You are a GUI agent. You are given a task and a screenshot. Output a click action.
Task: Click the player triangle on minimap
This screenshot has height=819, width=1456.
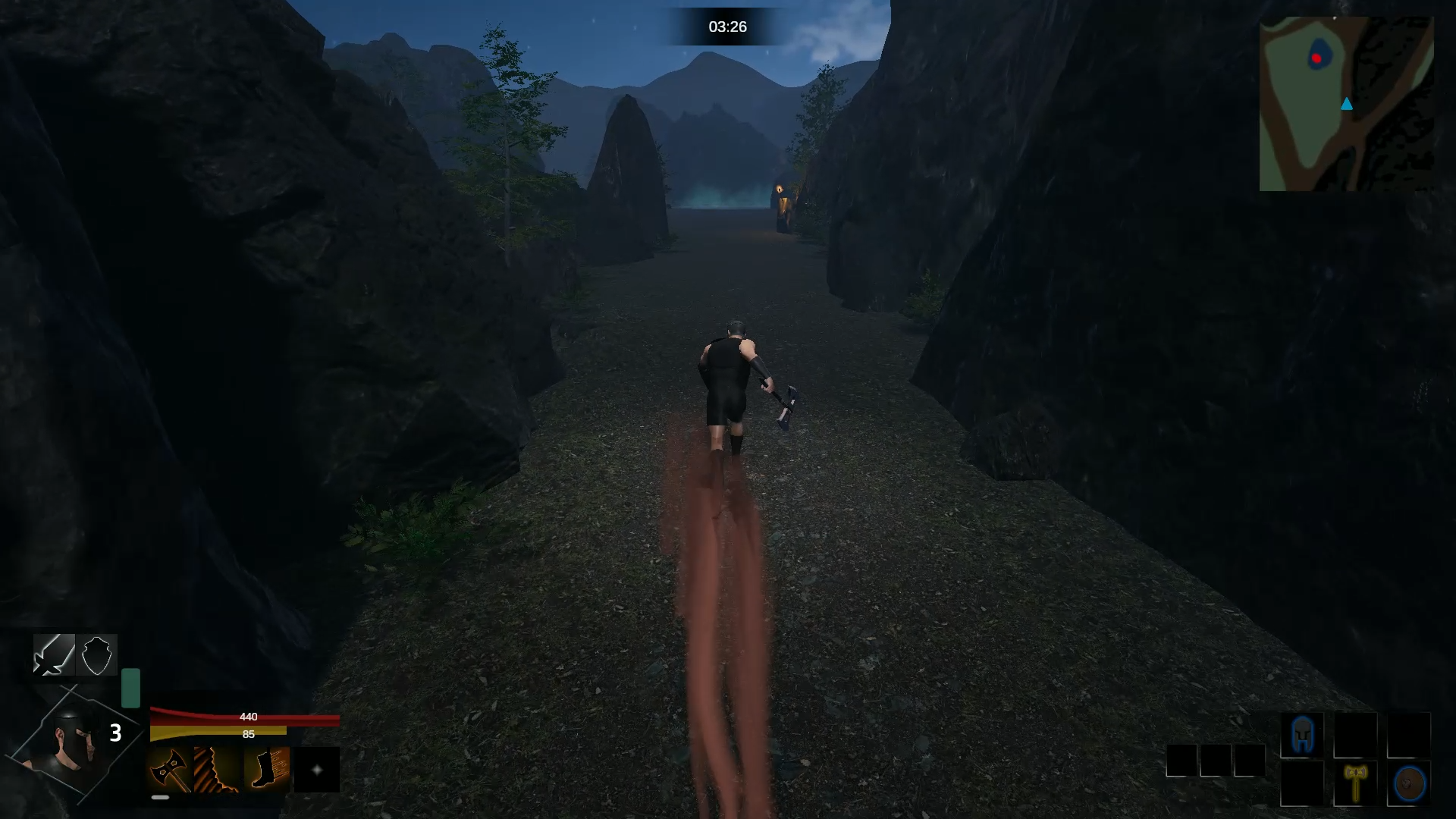coord(1347,105)
